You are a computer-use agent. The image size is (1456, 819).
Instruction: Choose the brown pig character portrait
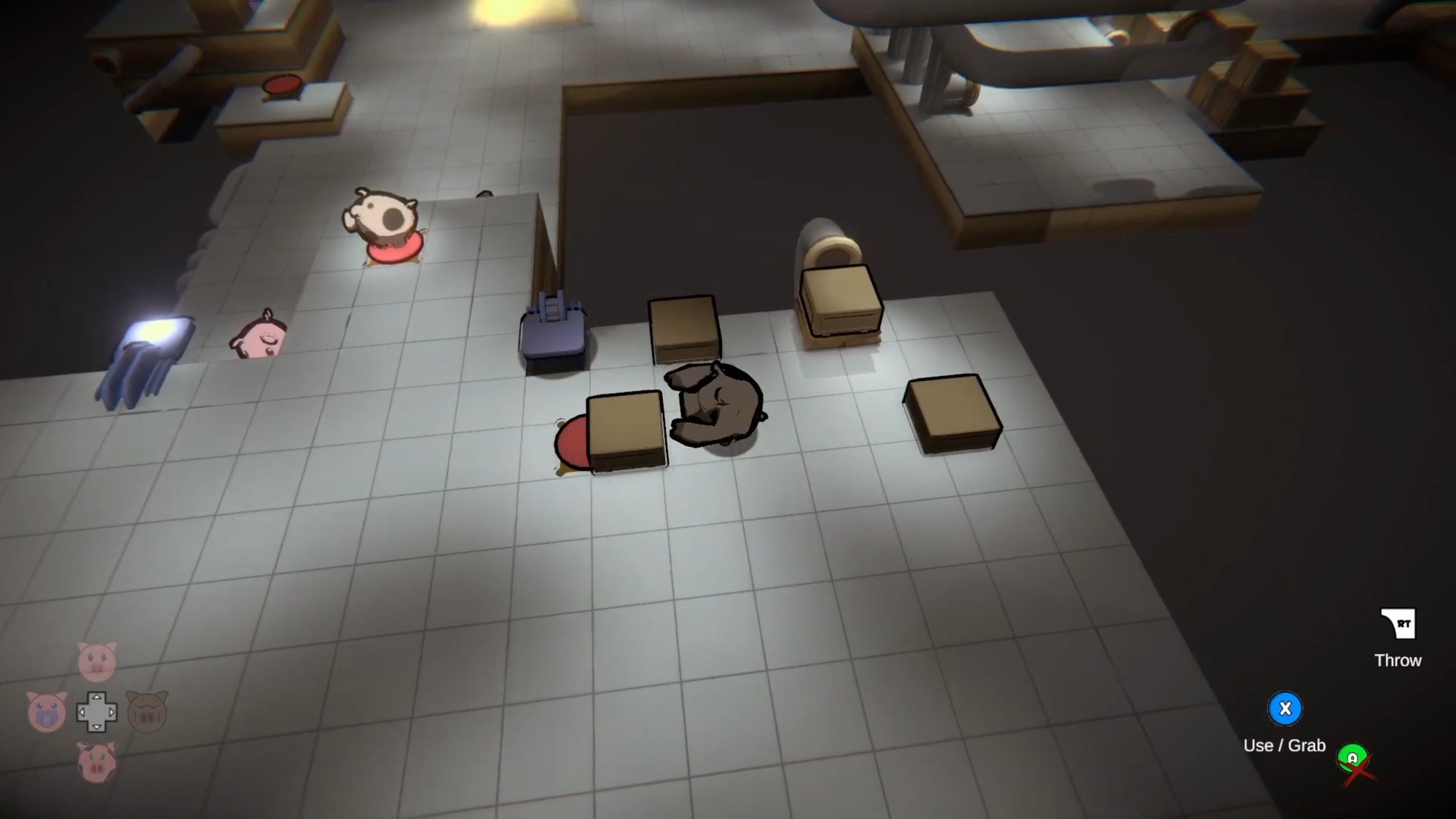pos(146,712)
